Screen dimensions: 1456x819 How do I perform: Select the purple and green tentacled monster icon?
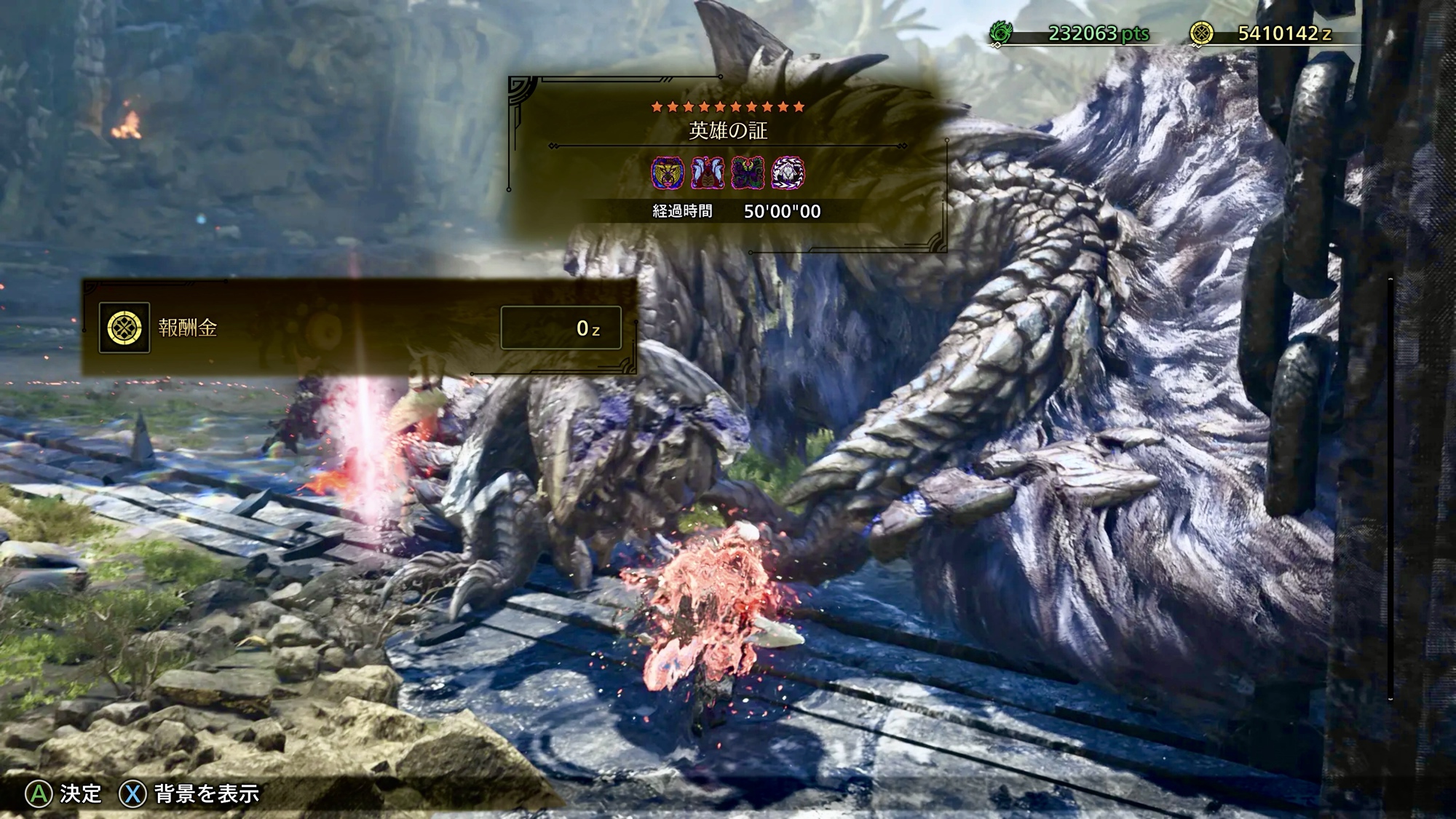pos(748,173)
